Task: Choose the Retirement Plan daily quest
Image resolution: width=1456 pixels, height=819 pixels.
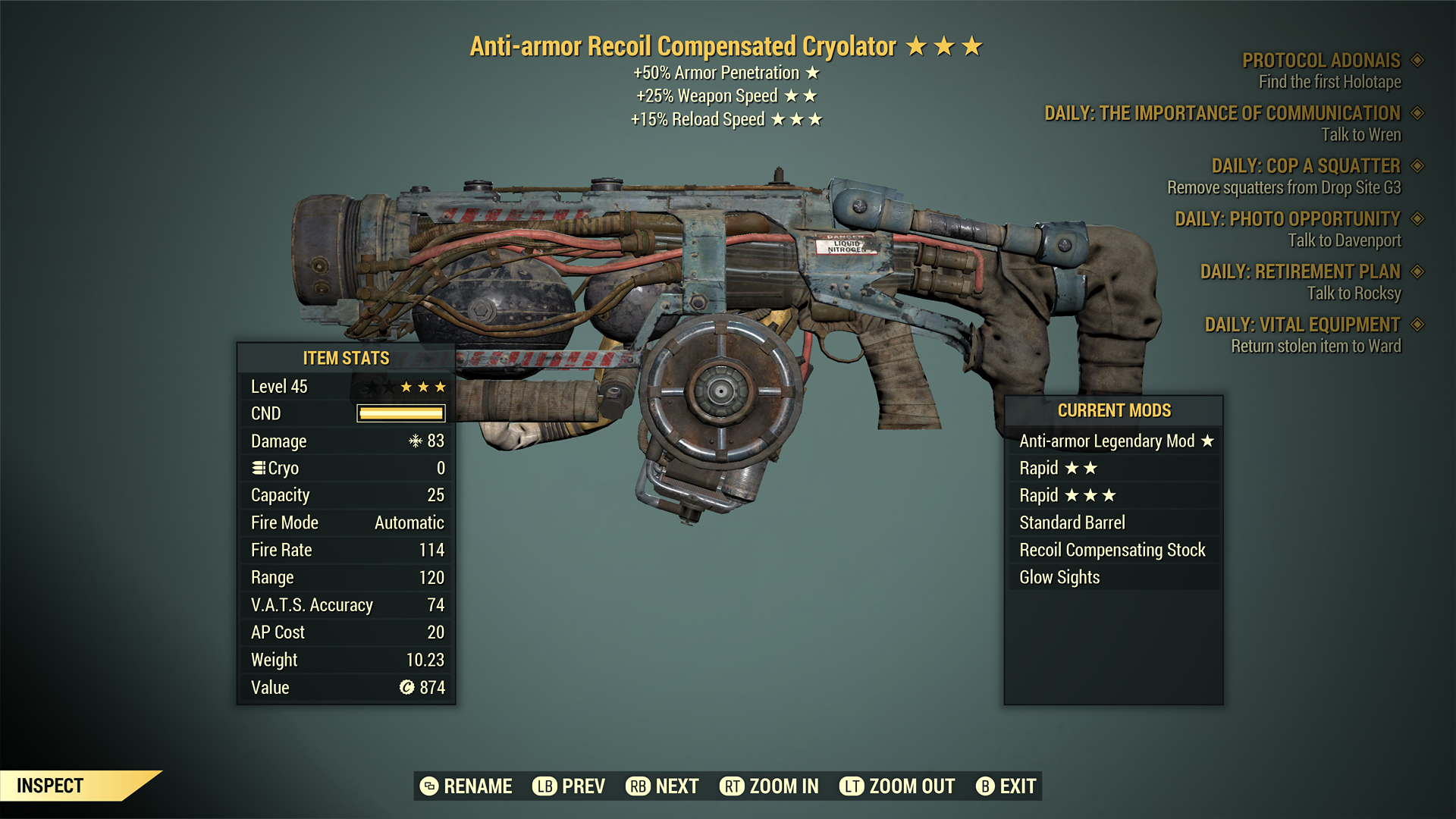Action: [1300, 271]
